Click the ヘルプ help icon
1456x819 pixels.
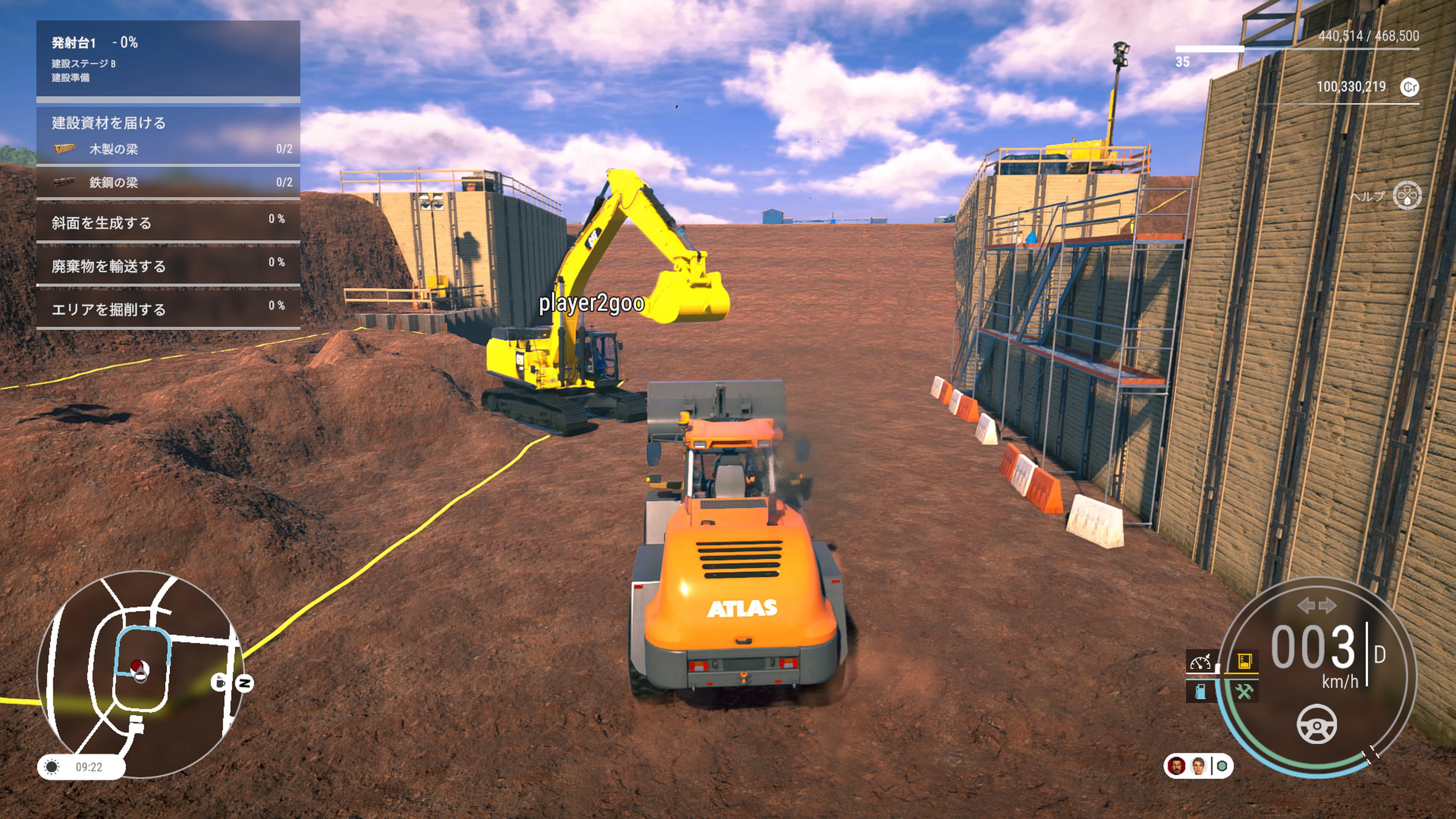(x=1407, y=196)
